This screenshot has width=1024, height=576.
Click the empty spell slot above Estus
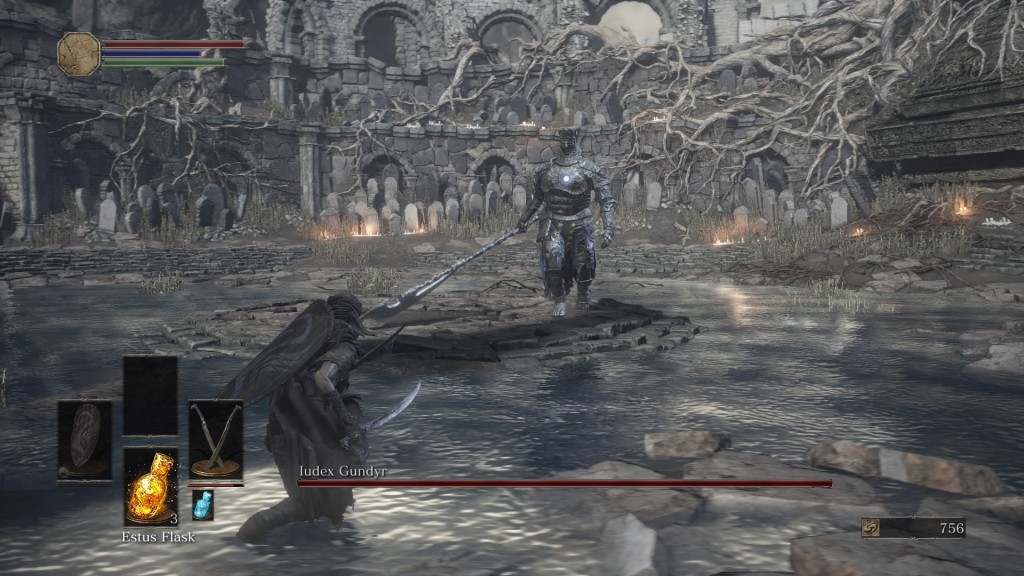click(x=150, y=395)
